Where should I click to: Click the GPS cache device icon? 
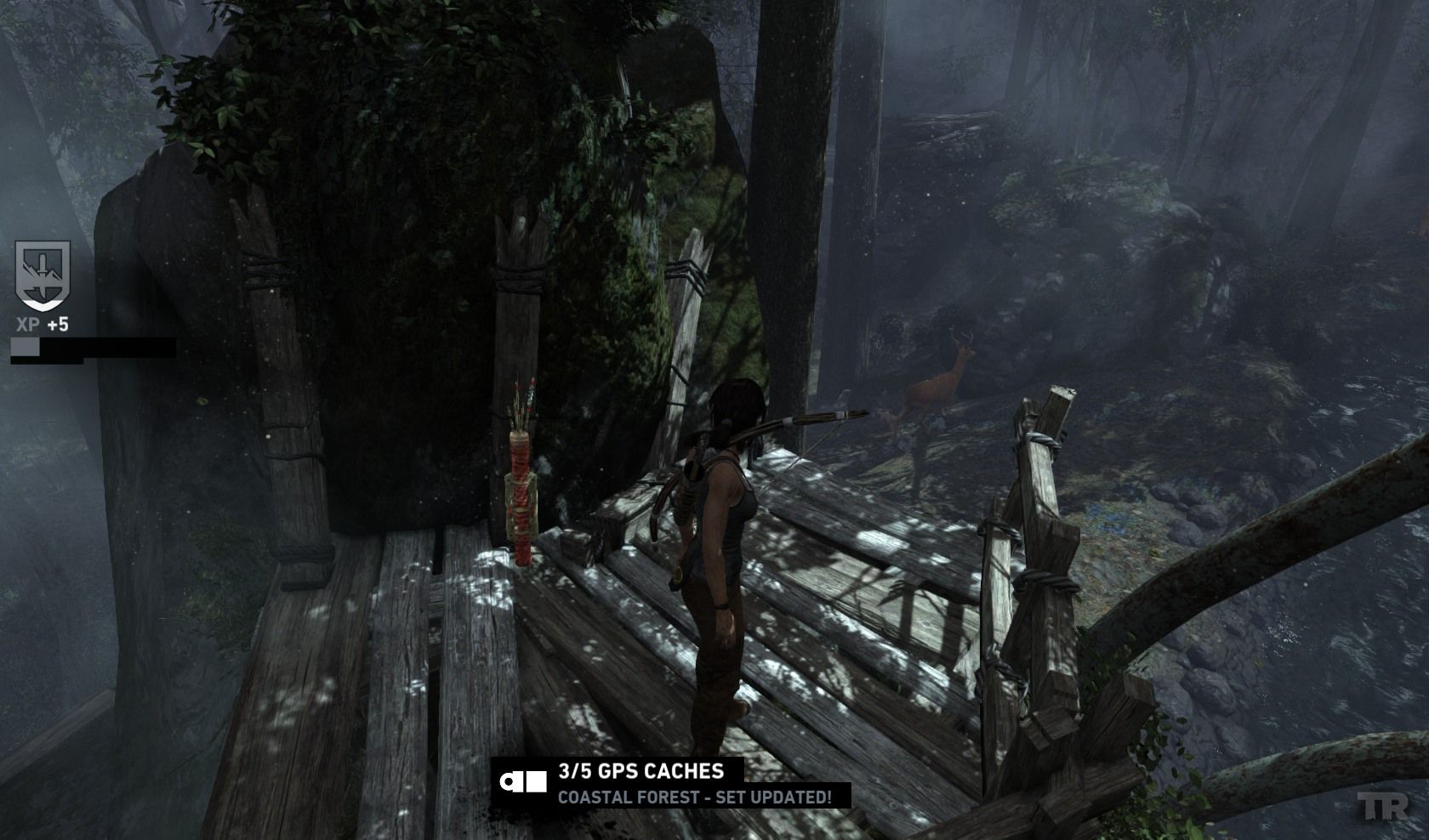click(x=523, y=783)
